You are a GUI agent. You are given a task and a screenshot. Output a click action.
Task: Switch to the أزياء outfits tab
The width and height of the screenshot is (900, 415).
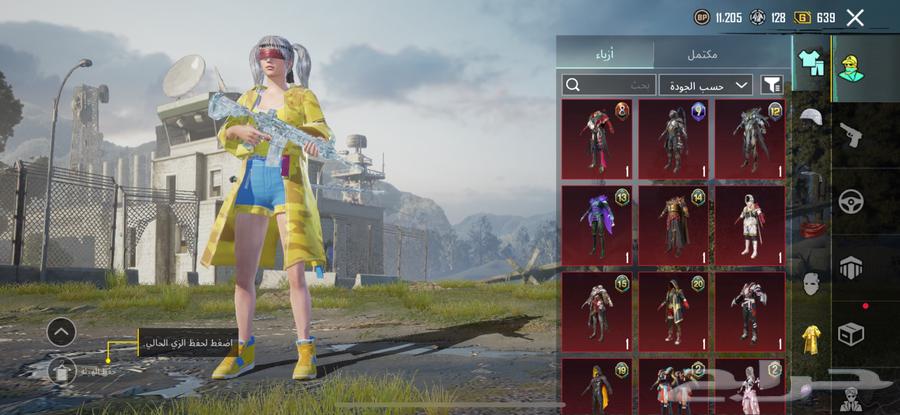(605, 53)
